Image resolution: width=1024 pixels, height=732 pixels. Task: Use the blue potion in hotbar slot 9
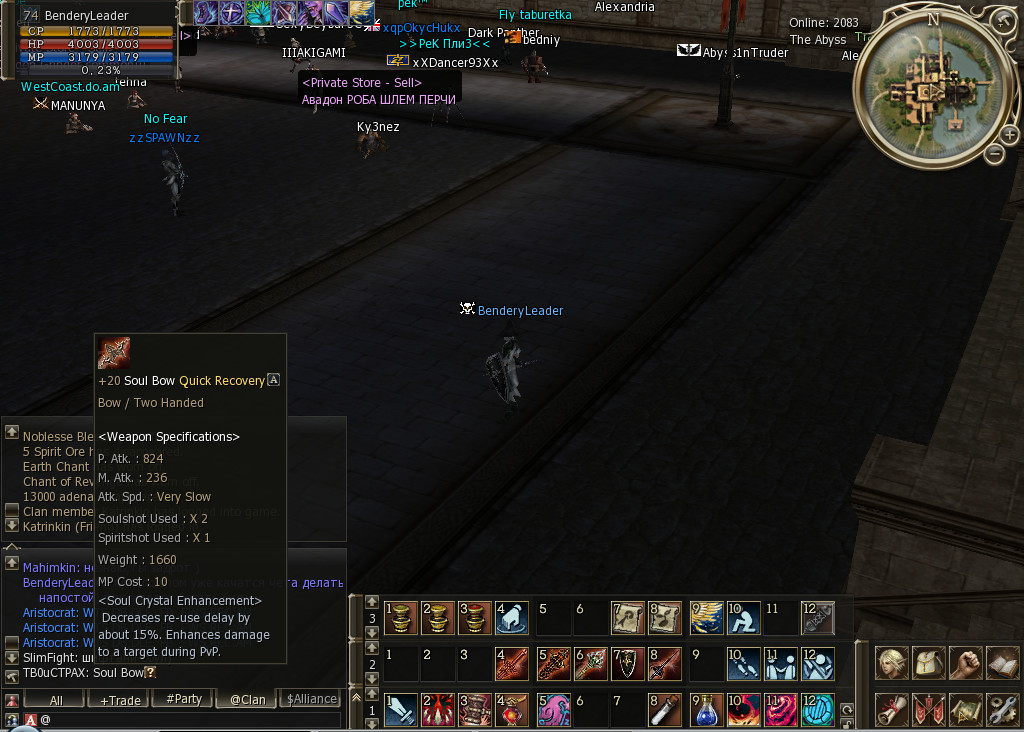click(707, 709)
